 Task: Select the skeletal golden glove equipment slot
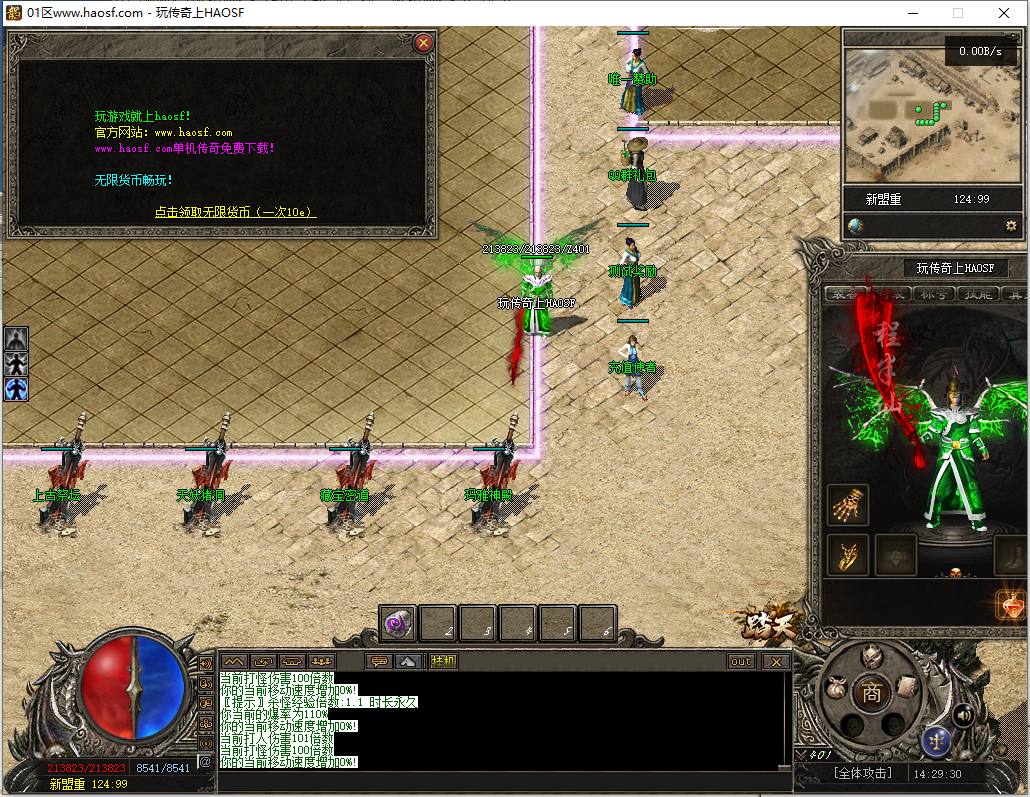(x=849, y=505)
